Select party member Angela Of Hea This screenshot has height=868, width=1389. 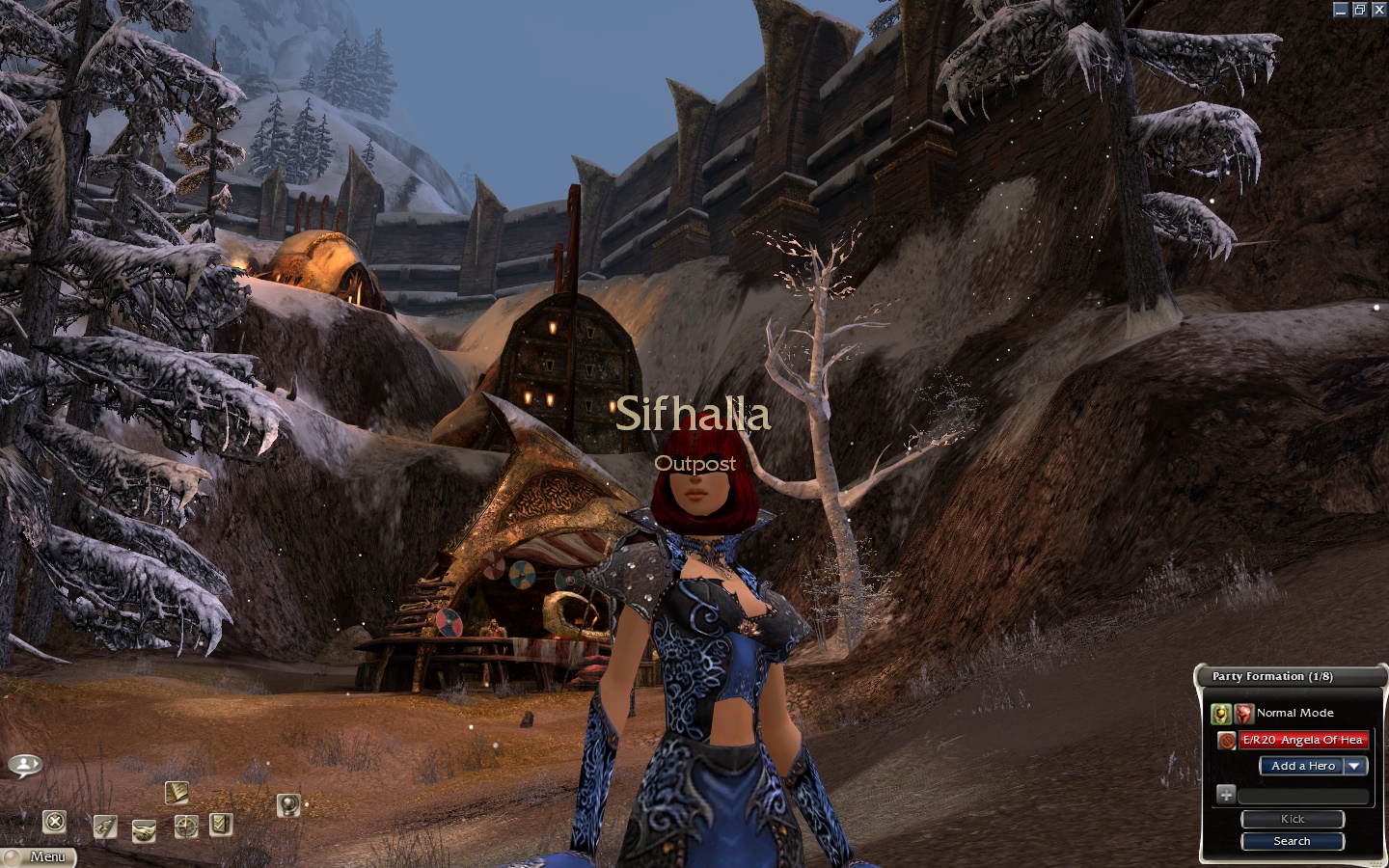click(1302, 740)
